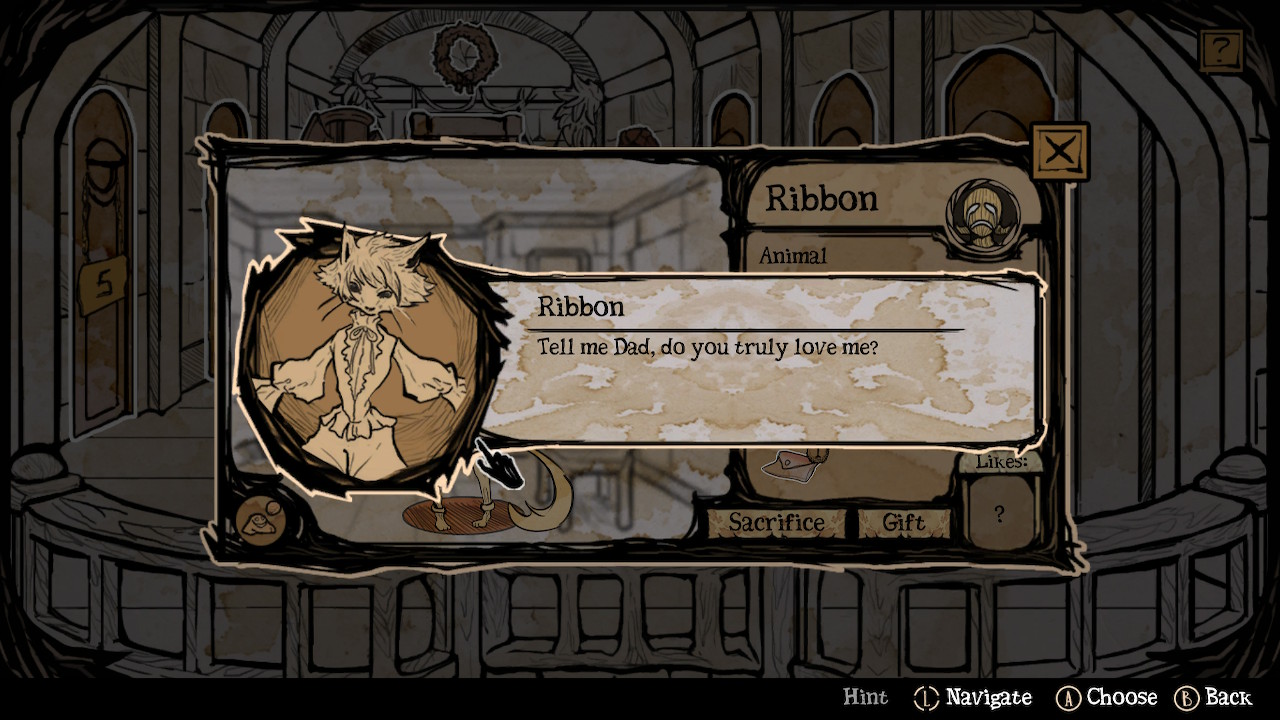Image resolution: width=1280 pixels, height=720 pixels.
Task: Select Ribbon's round portrait badge
Action: click(983, 214)
